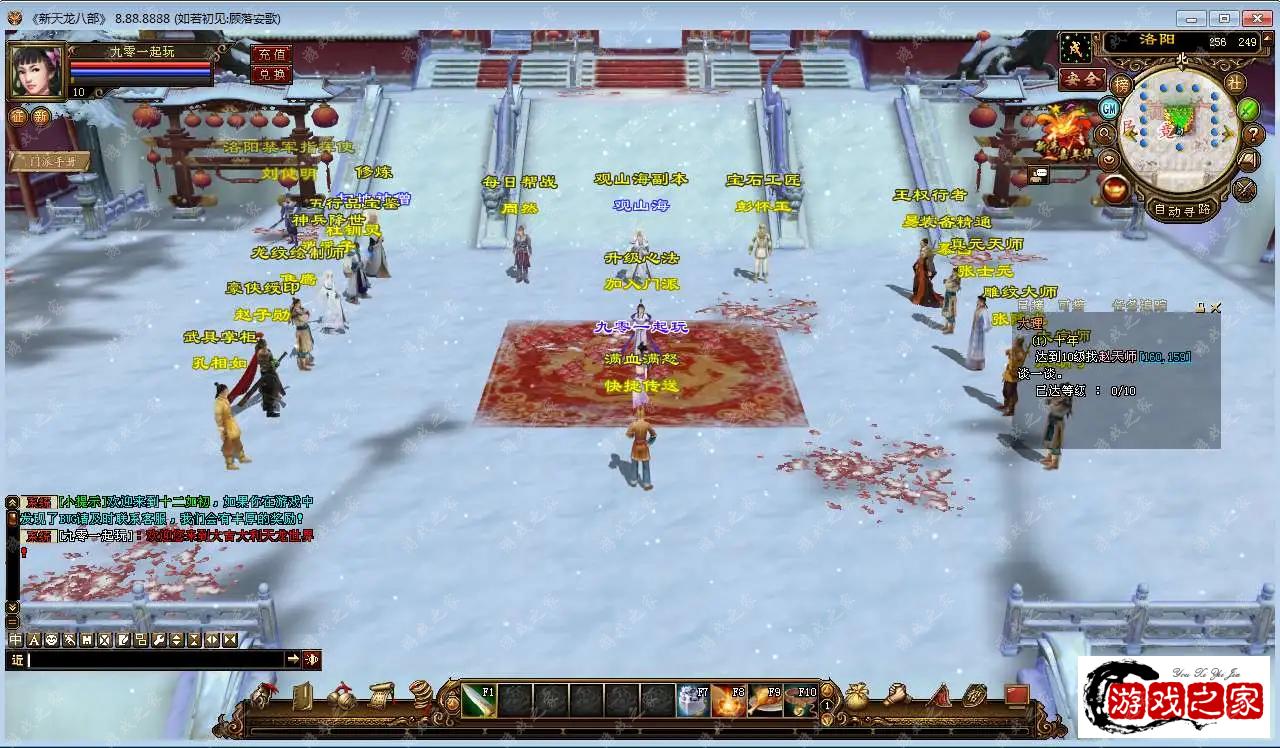The image size is (1280, 748).
Task: Open the 社 social button by minimap
Action: point(1236,83)
